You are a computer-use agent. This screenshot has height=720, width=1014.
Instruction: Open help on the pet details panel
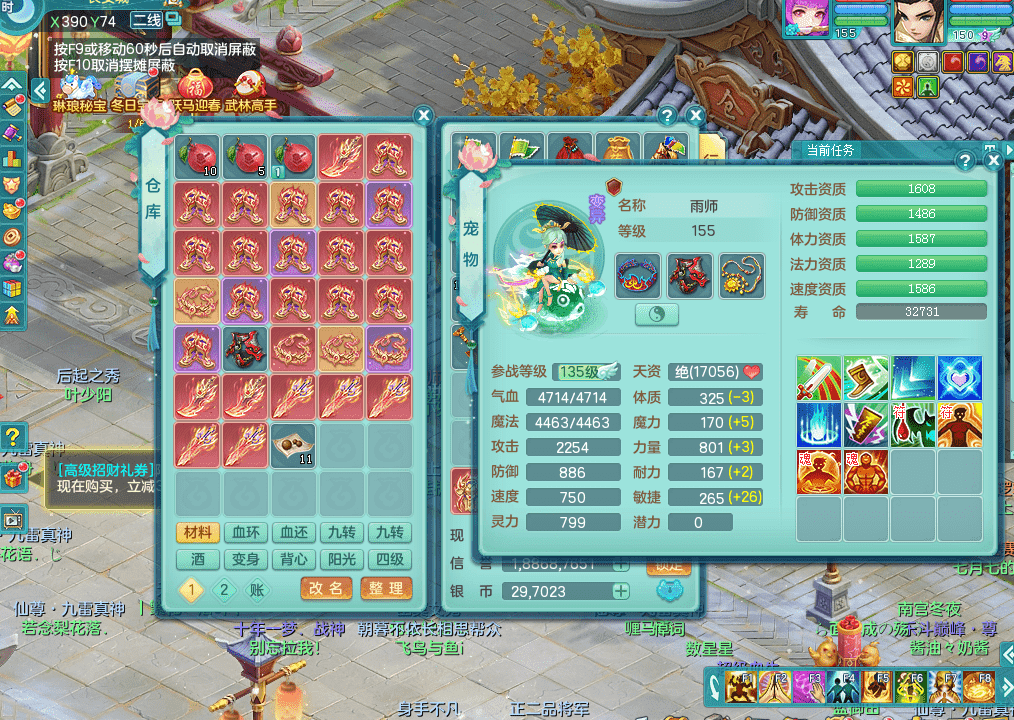(965, 160)
